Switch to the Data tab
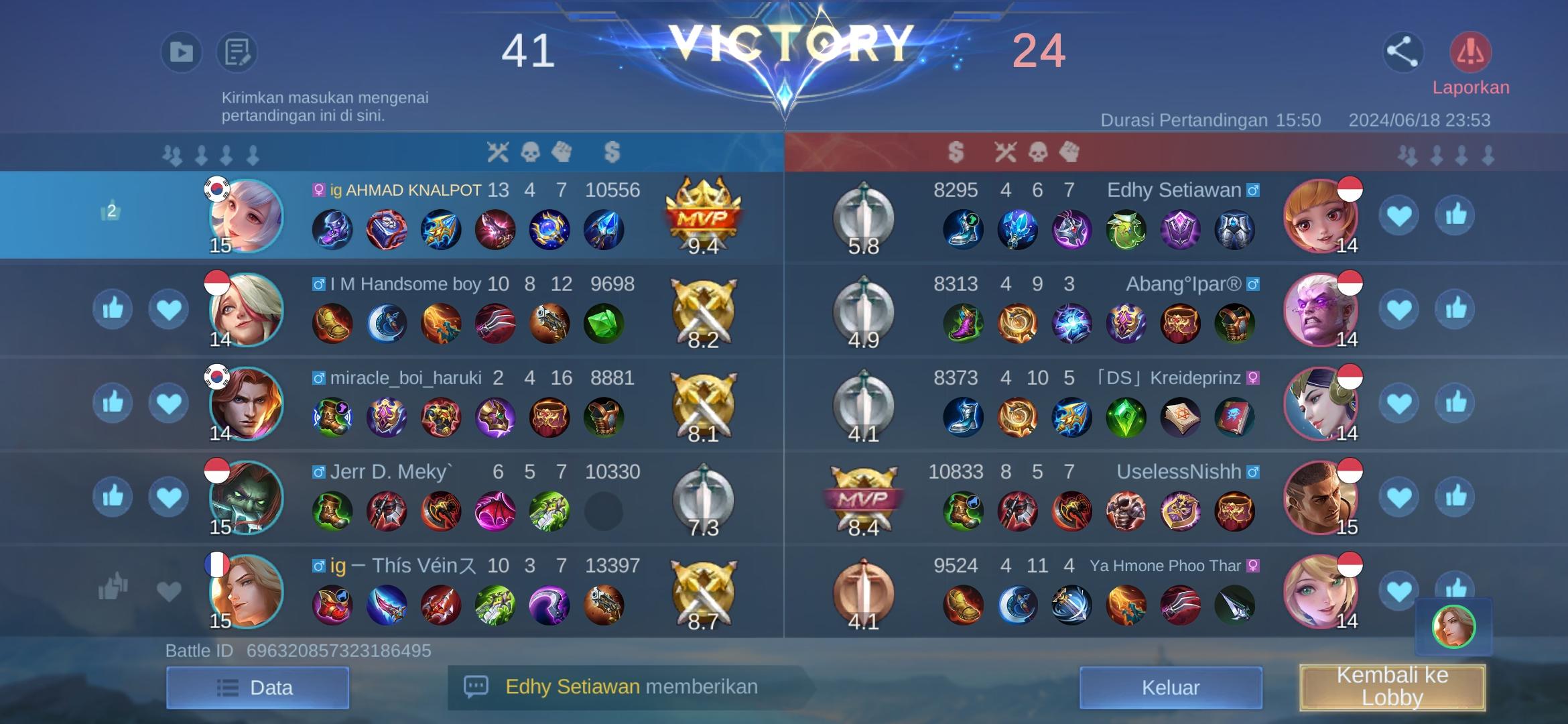The width and height of the screenshot is (1568, 724). click(x=257, y=687)
